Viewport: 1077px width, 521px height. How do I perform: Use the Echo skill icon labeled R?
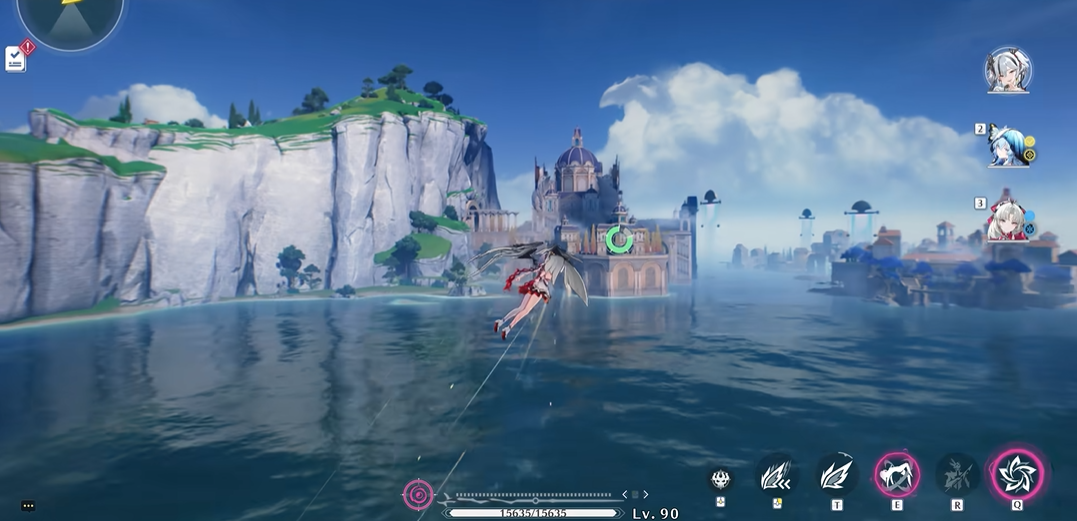(957, 474)
